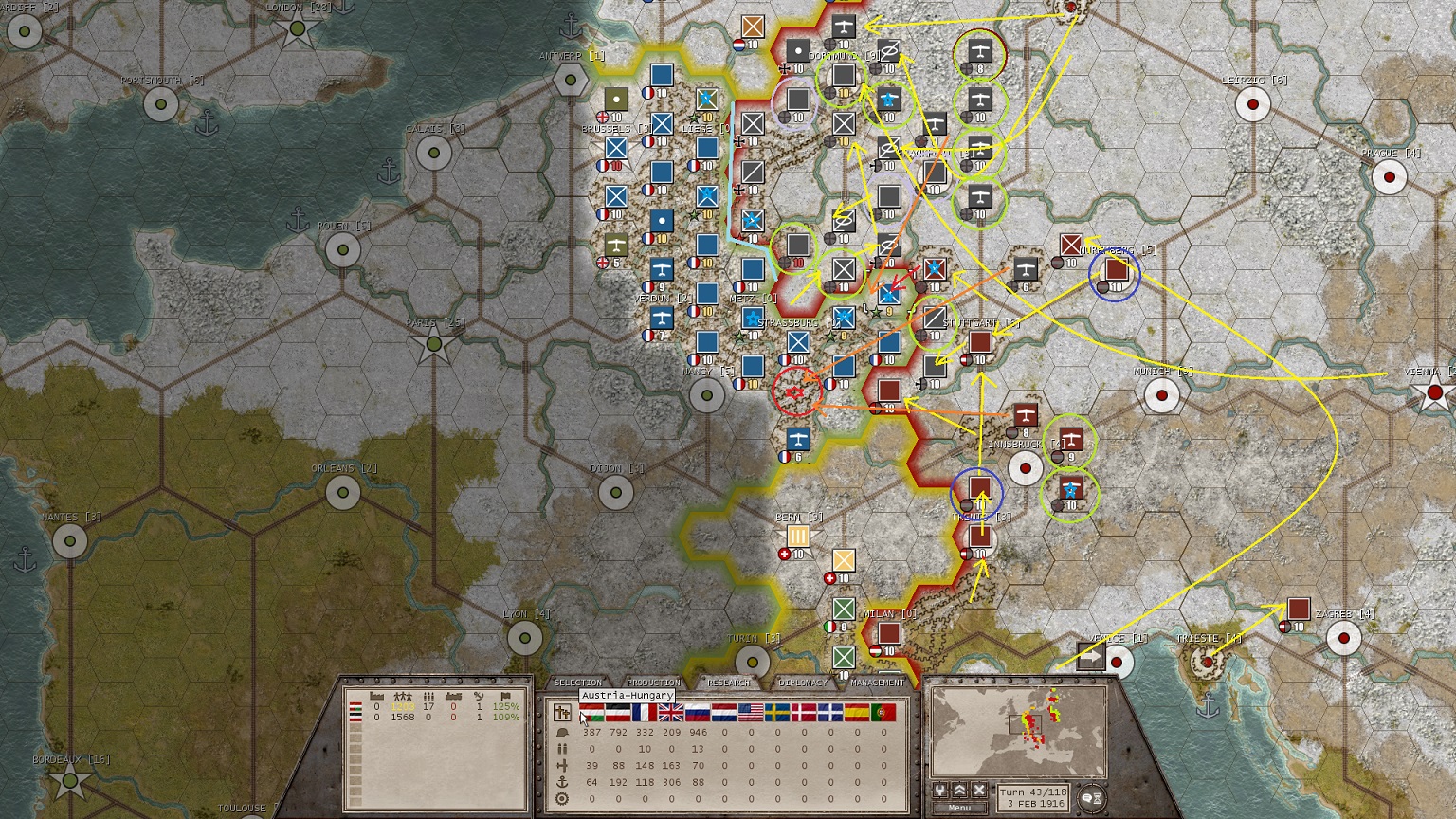Click the wrench icon beside the Menu button
Viewport: 1456px width, 819px height.
click(x=940, y=790)
